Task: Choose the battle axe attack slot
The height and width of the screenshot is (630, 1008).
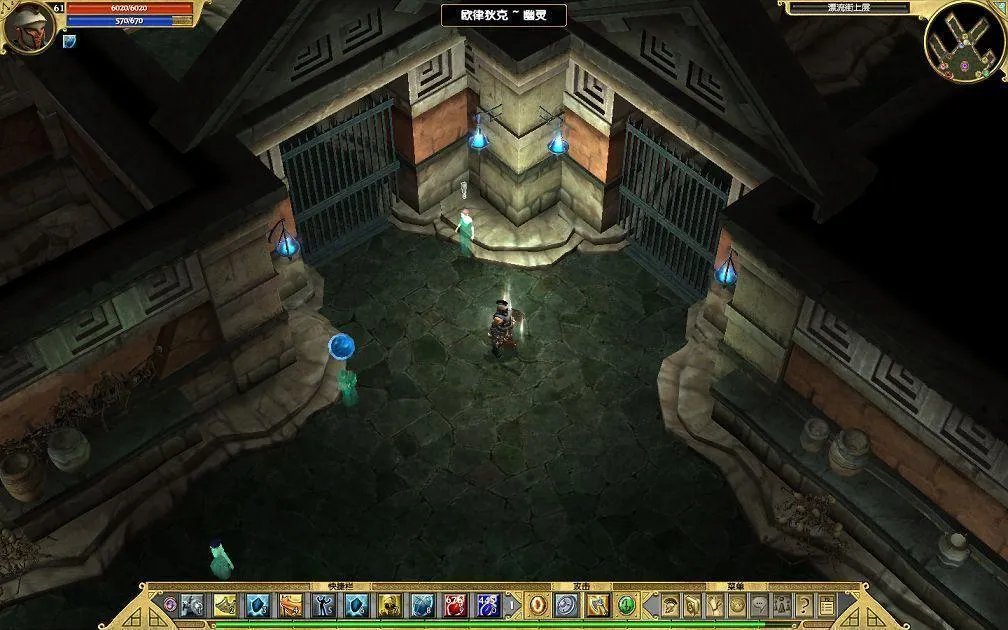Action: point(598,605)
